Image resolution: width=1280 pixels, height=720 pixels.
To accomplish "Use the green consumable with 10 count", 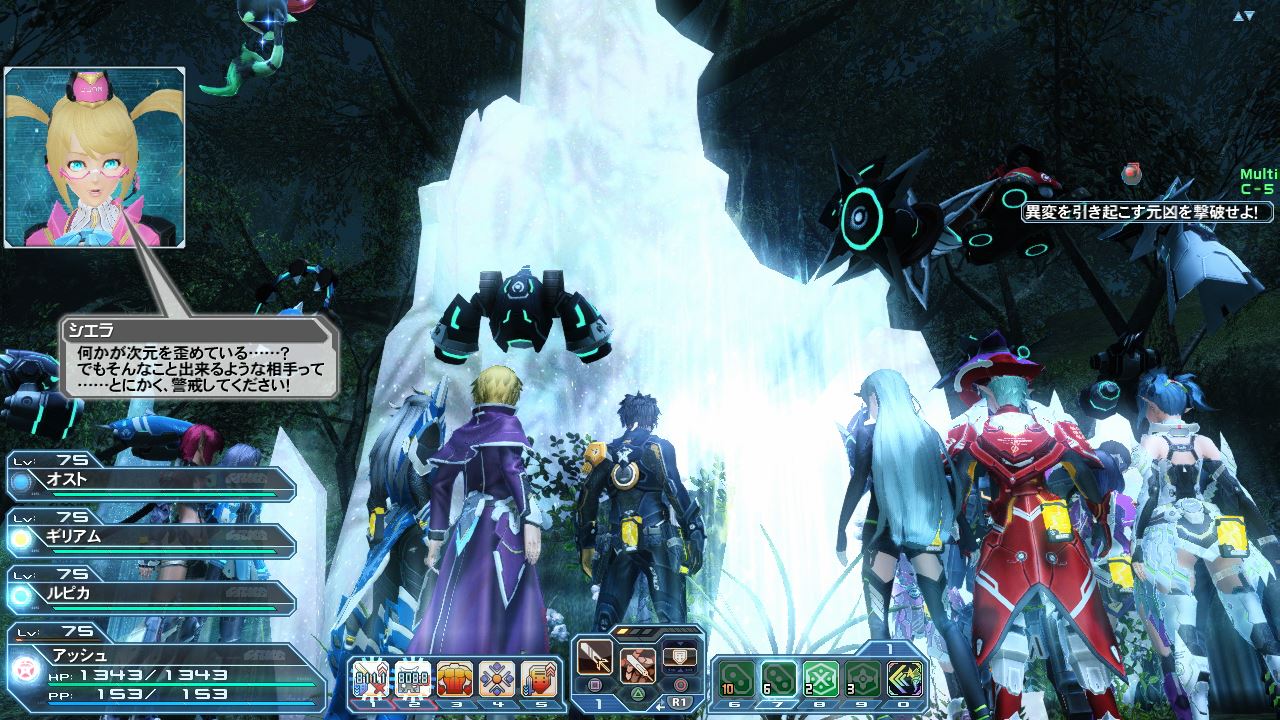I will [736, 679].
